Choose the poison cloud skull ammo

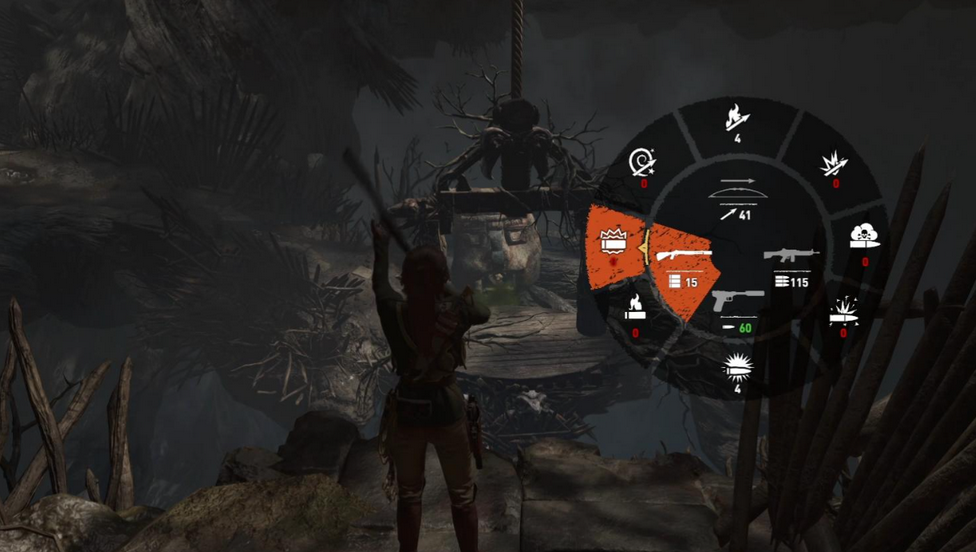(x=864, y=240)
